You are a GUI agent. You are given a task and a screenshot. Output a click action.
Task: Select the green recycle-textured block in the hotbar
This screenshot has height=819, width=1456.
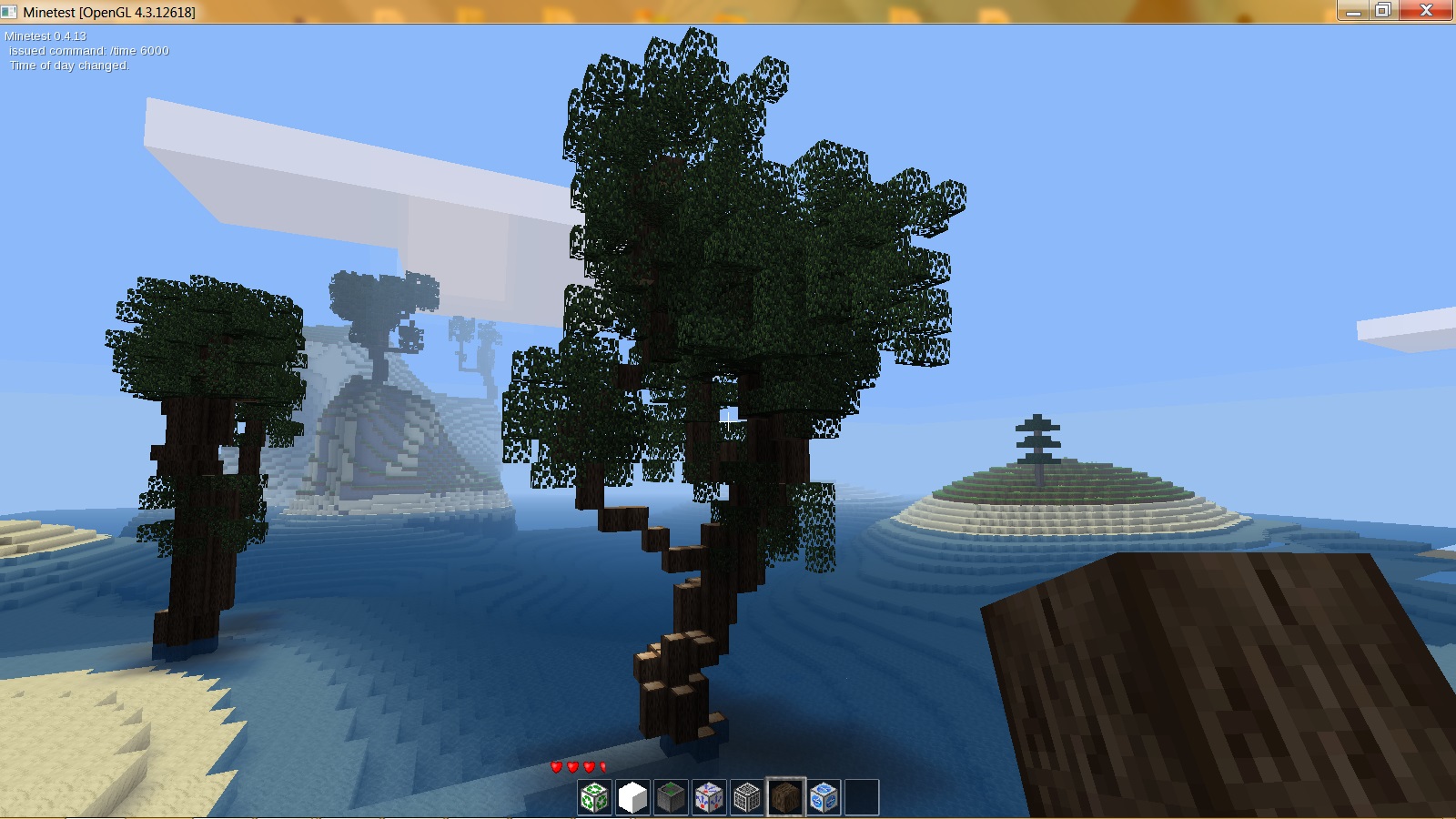[x=596, y=794]
